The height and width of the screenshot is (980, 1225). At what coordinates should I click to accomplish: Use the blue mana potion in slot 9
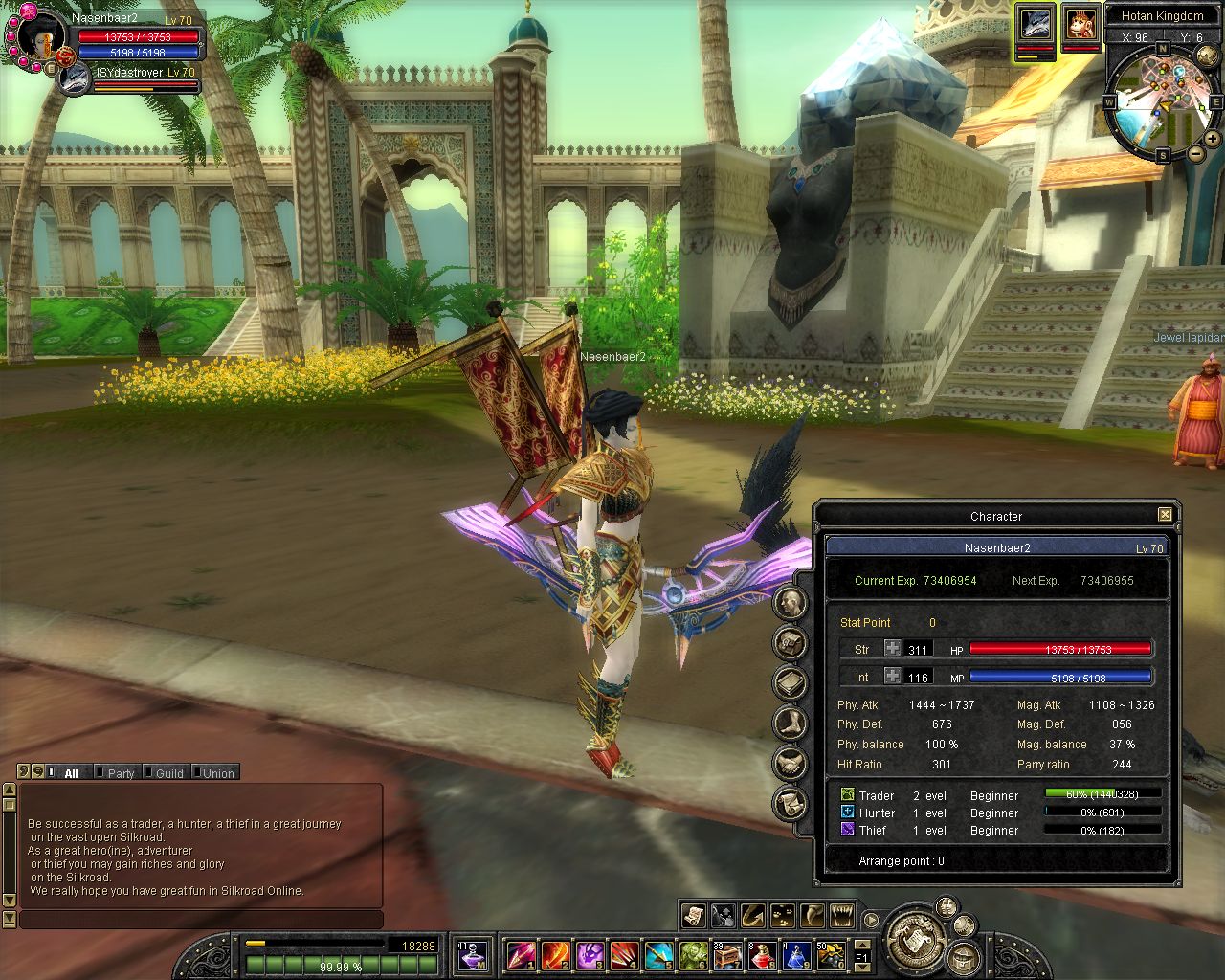(796, 955)
